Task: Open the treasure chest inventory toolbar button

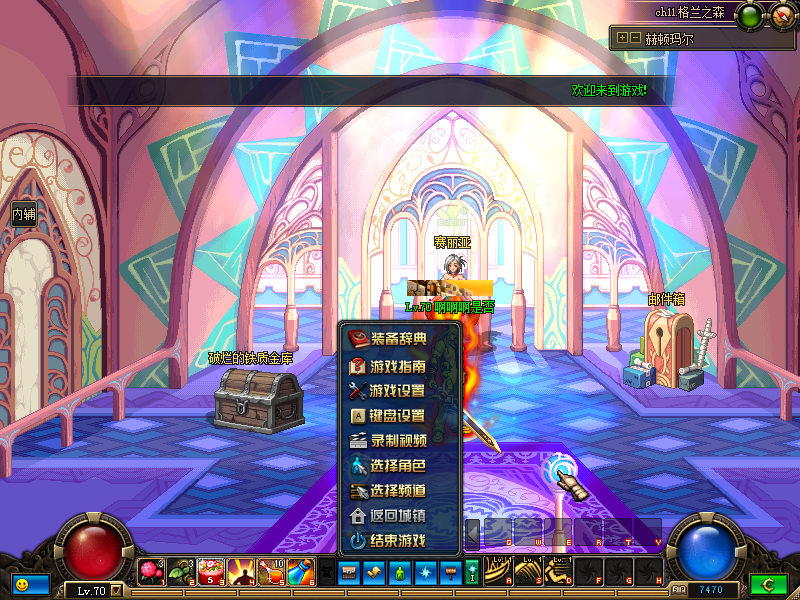Action: 349,572
